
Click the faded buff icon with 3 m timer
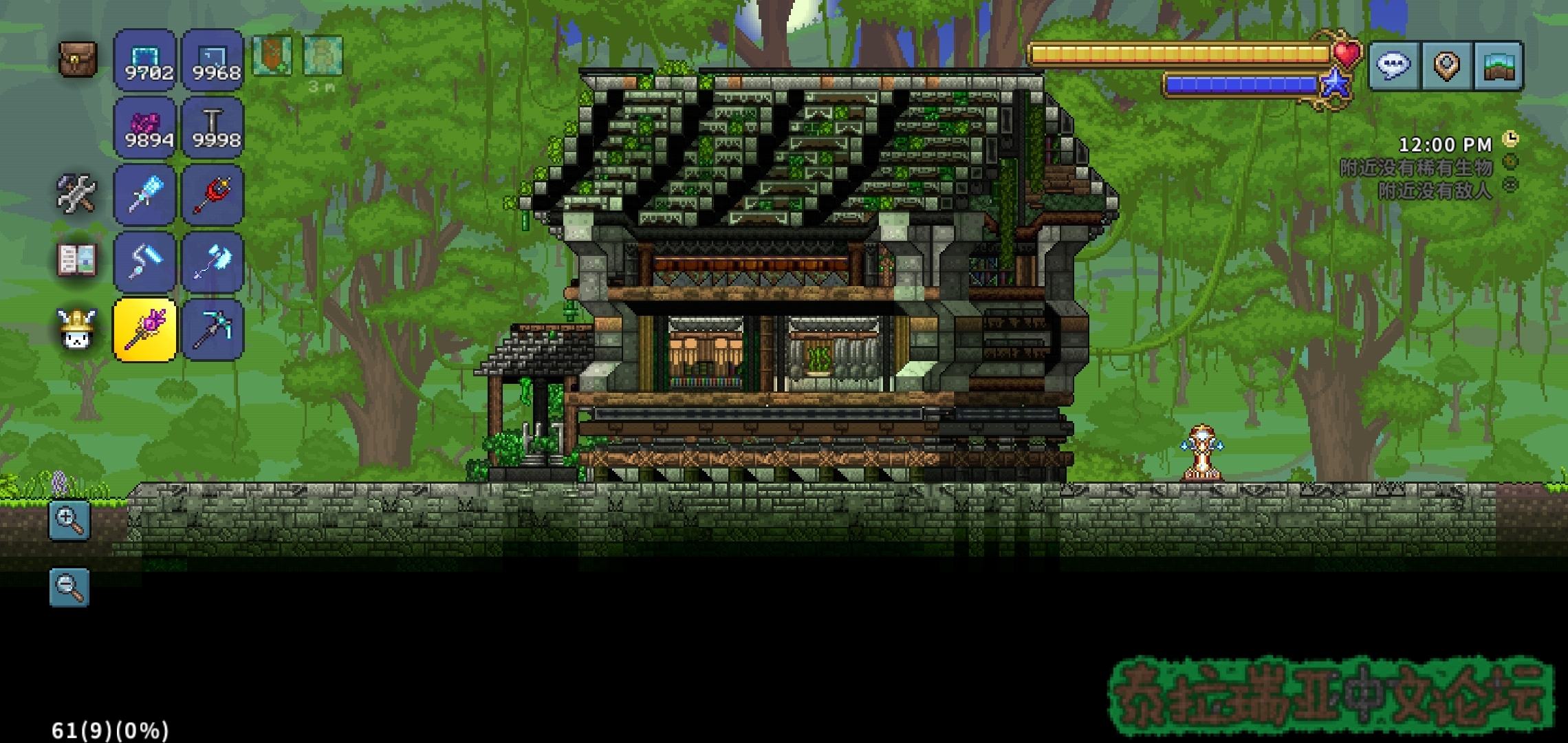click(322, 55)
